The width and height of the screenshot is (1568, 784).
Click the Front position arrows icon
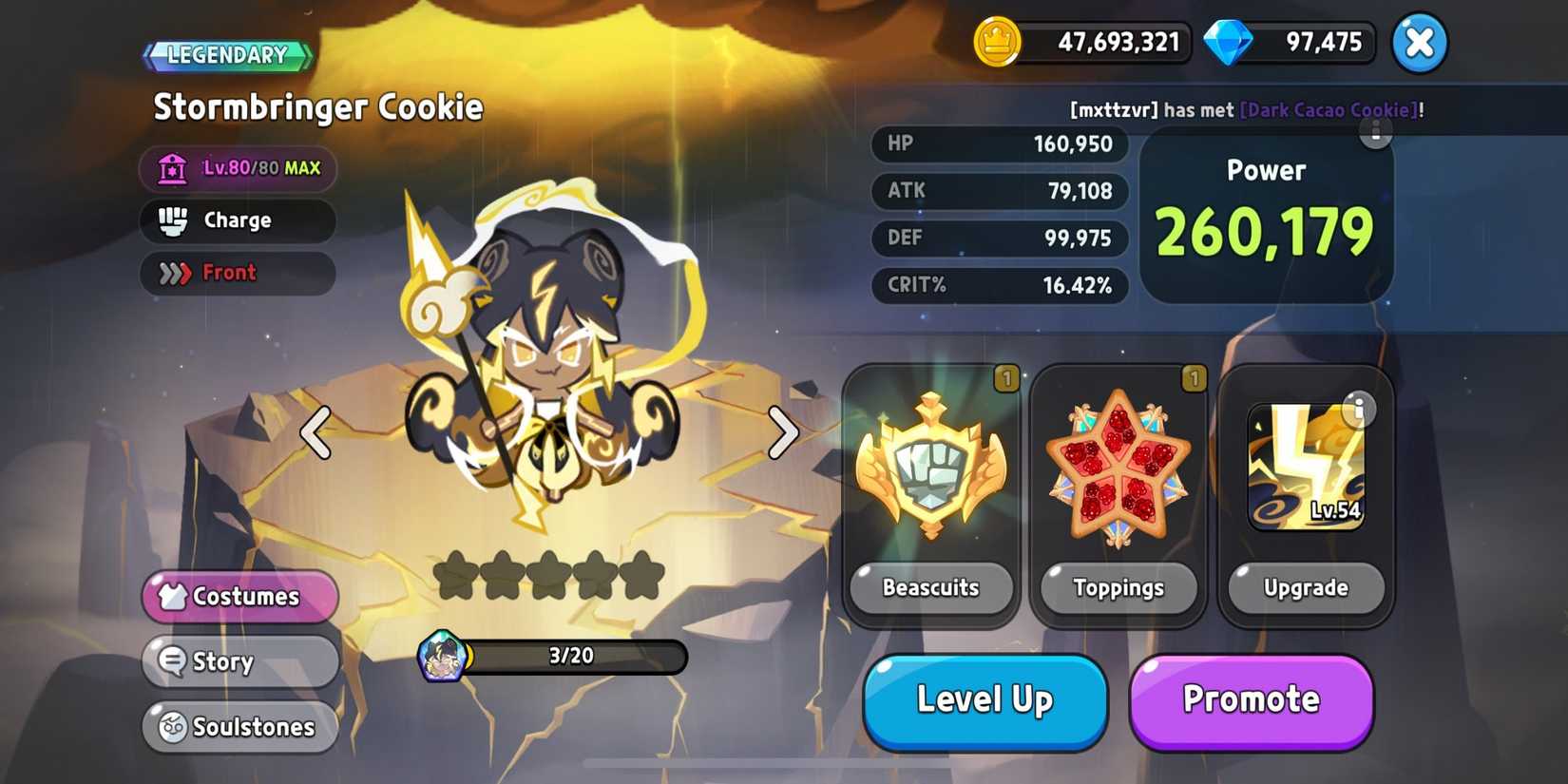click(177, 273)
